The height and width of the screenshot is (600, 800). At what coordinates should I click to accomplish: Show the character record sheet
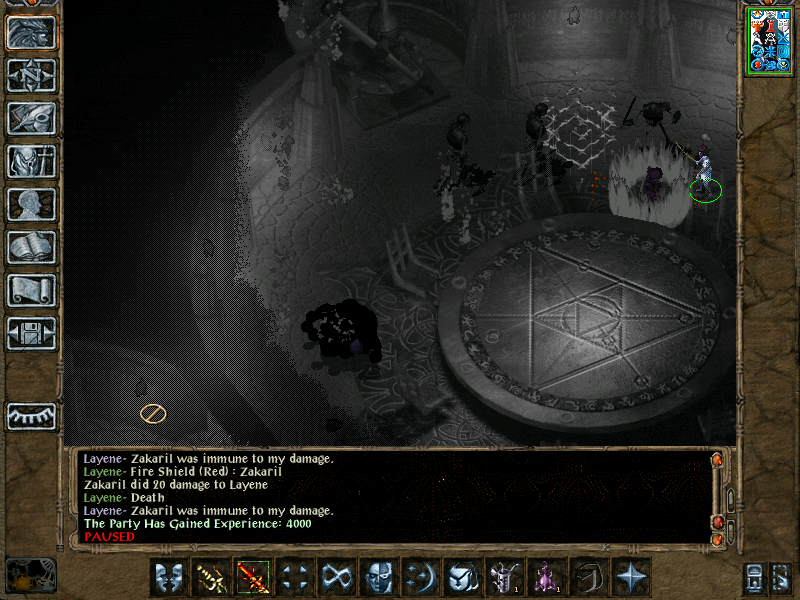point(31,204)
